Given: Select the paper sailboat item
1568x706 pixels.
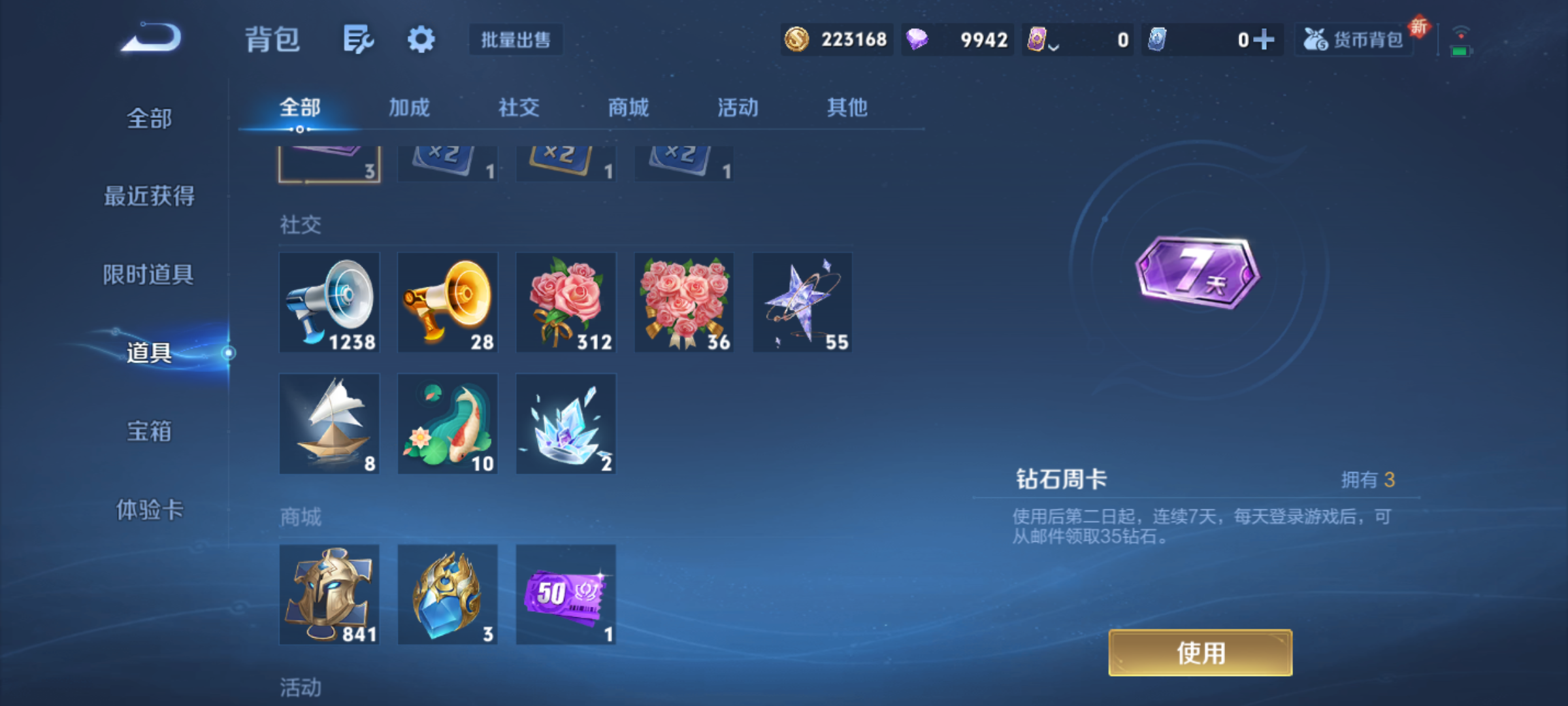Looking at the screenshot, I should pos(329,424).
